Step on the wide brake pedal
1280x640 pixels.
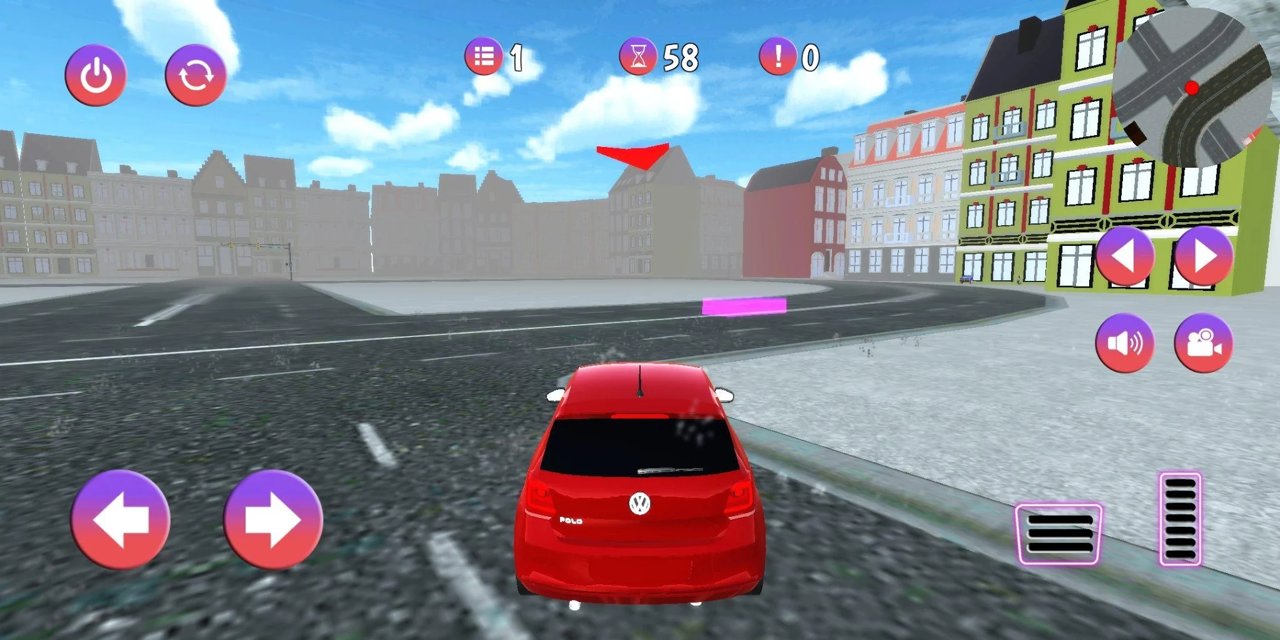1059,534
